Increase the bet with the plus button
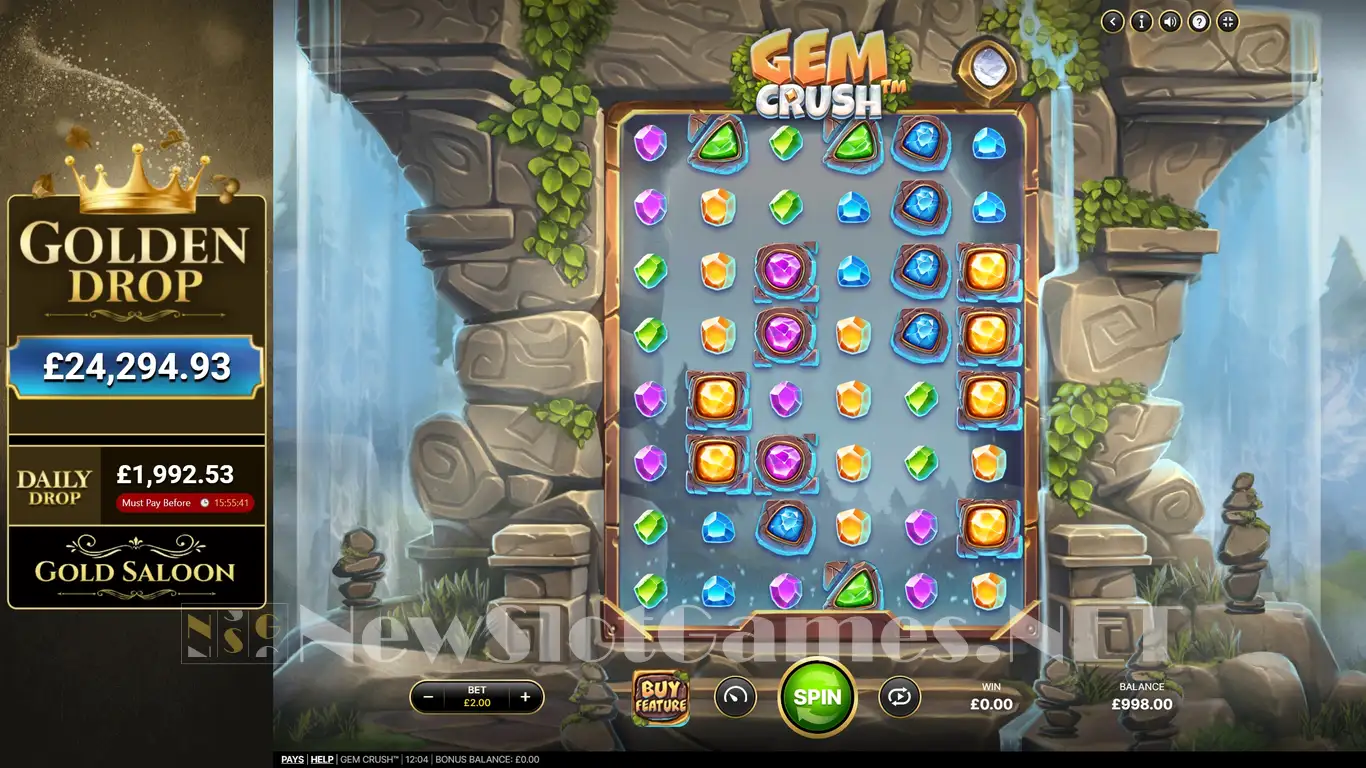The width and height of the screenshot is (1366, 768). tap(525, 697)
